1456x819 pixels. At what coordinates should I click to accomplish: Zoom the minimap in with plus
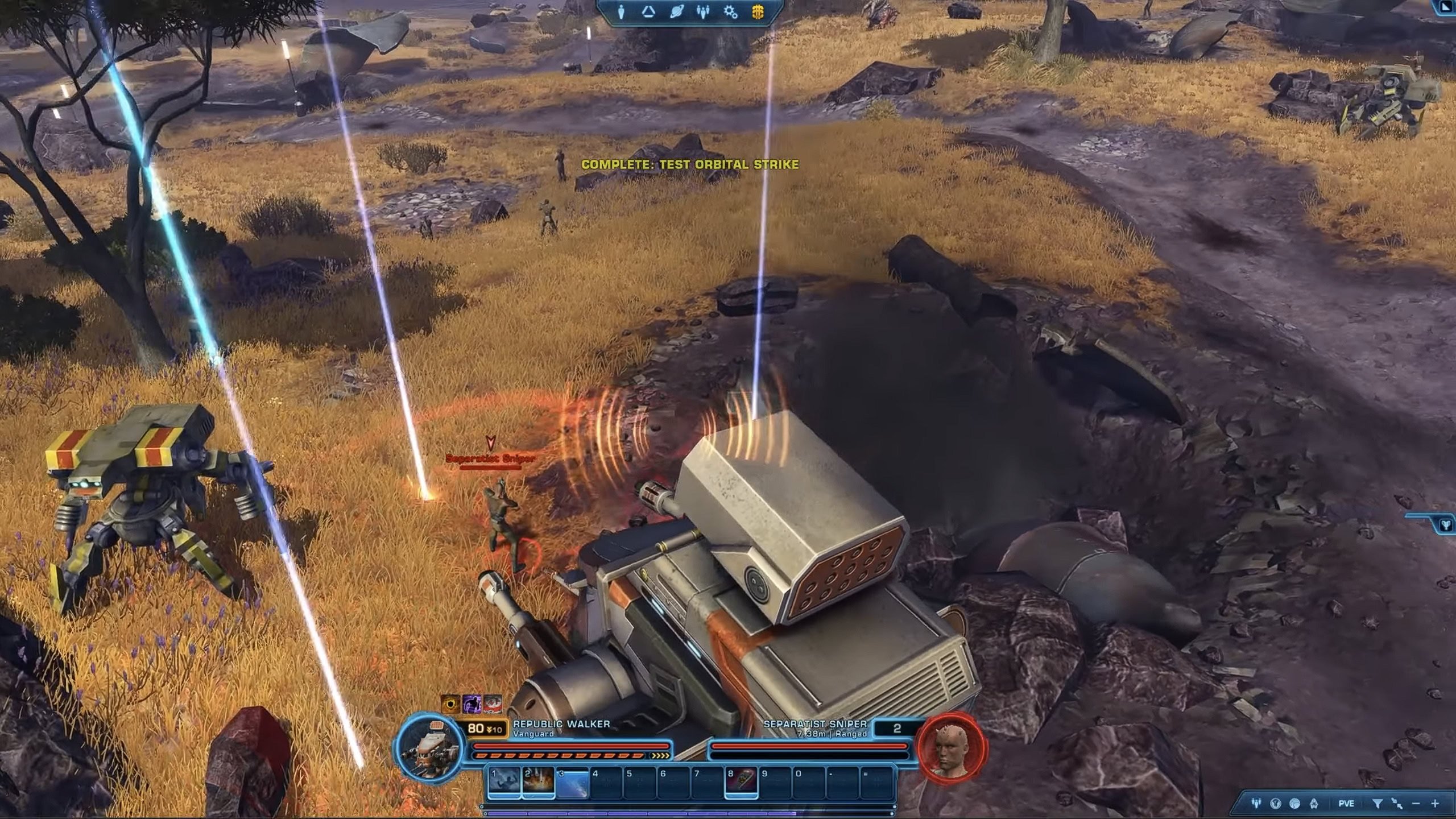pos(1435,804)
